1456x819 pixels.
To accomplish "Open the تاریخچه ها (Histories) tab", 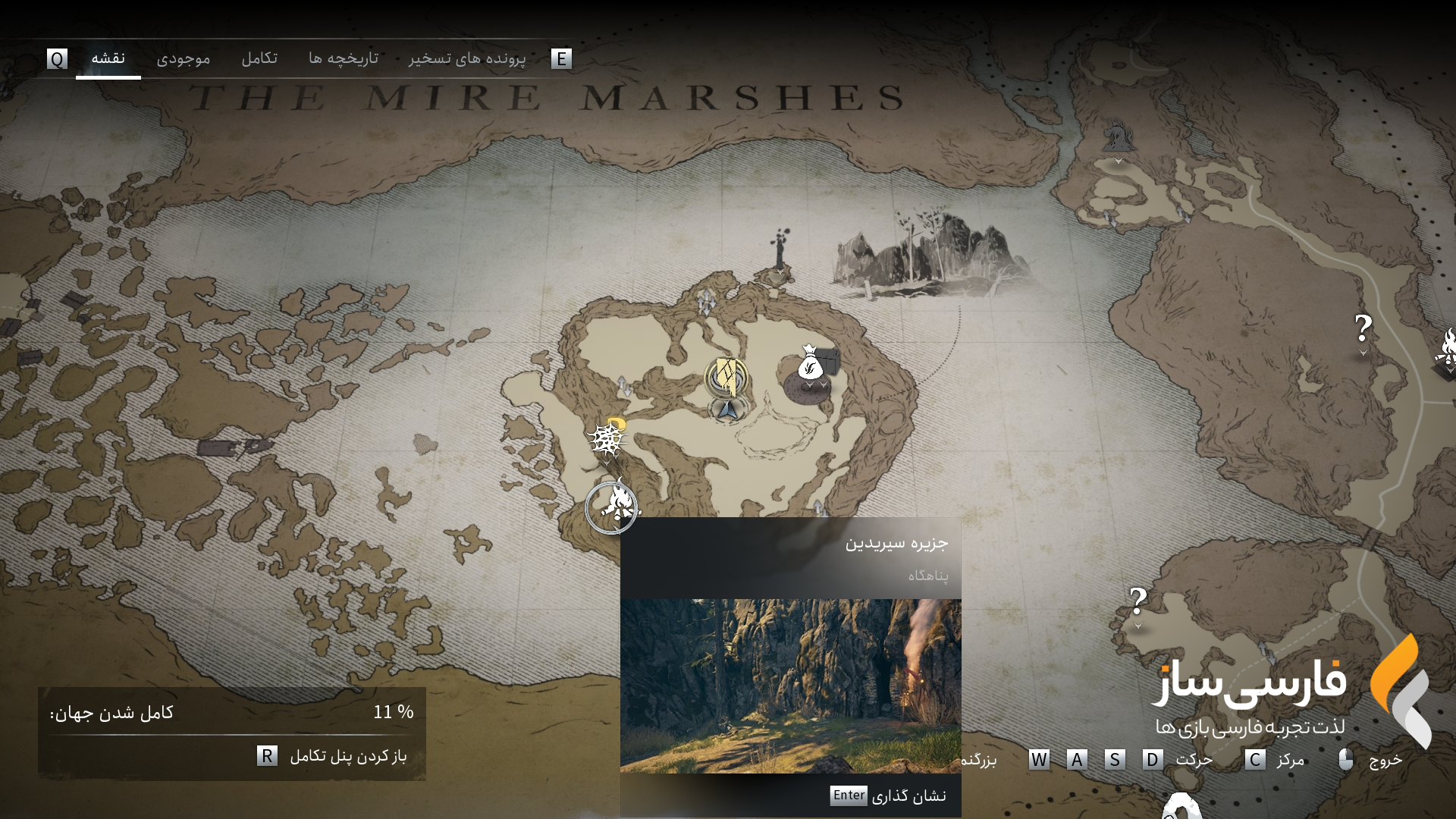I will 343,58.
